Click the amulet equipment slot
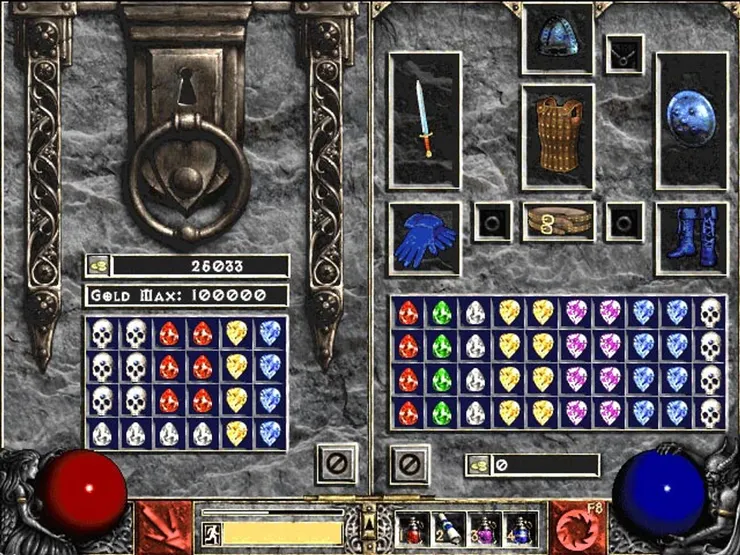 point(625,53)
